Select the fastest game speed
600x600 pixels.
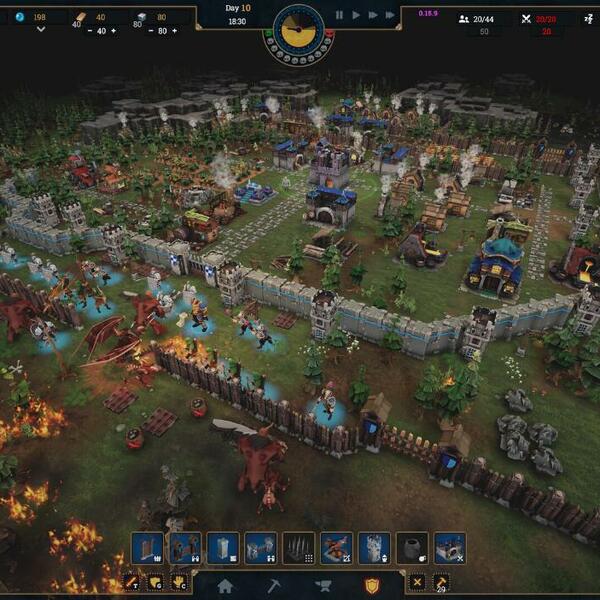point(391,15)
